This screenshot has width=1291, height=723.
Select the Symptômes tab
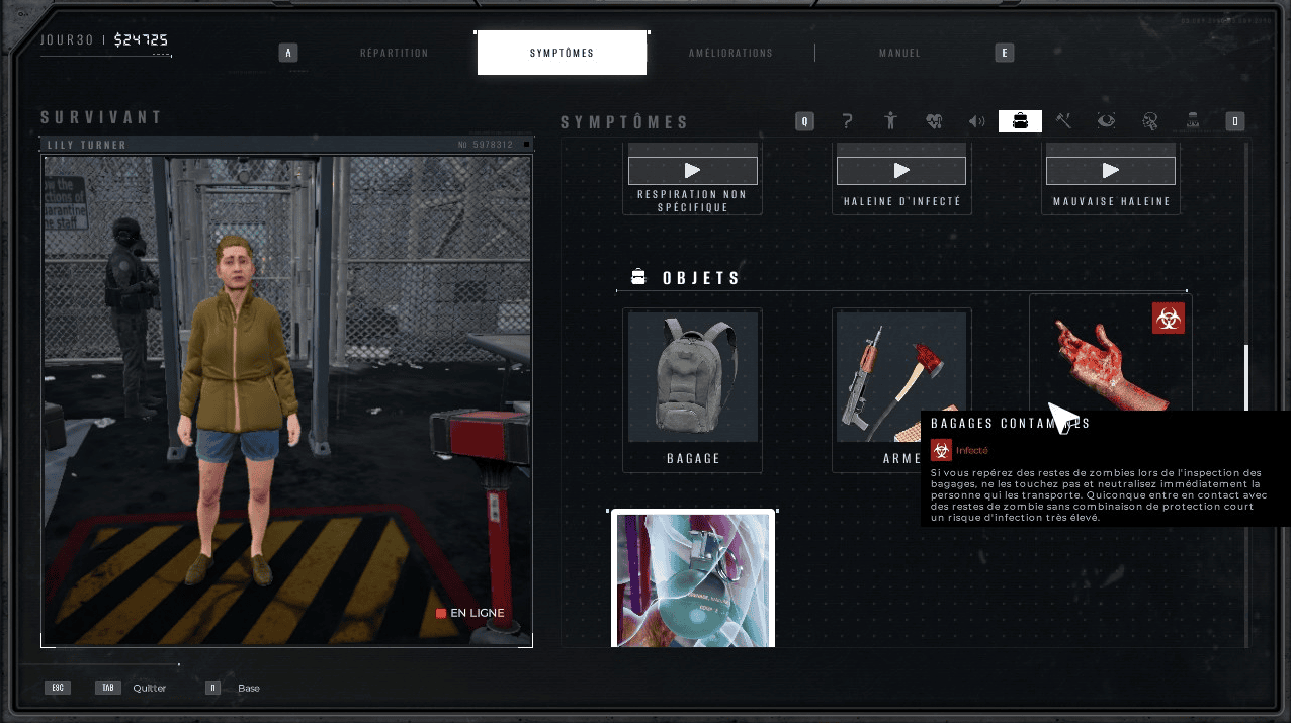(562, 53)
